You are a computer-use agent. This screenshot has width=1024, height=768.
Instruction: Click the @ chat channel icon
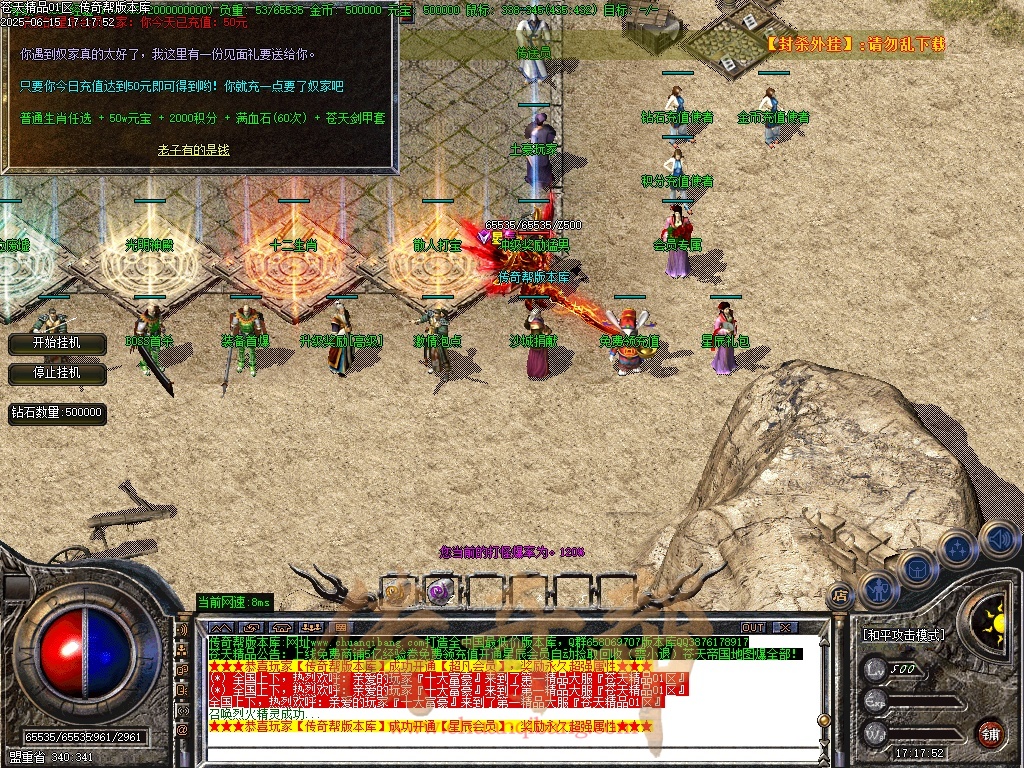point(182,731)
